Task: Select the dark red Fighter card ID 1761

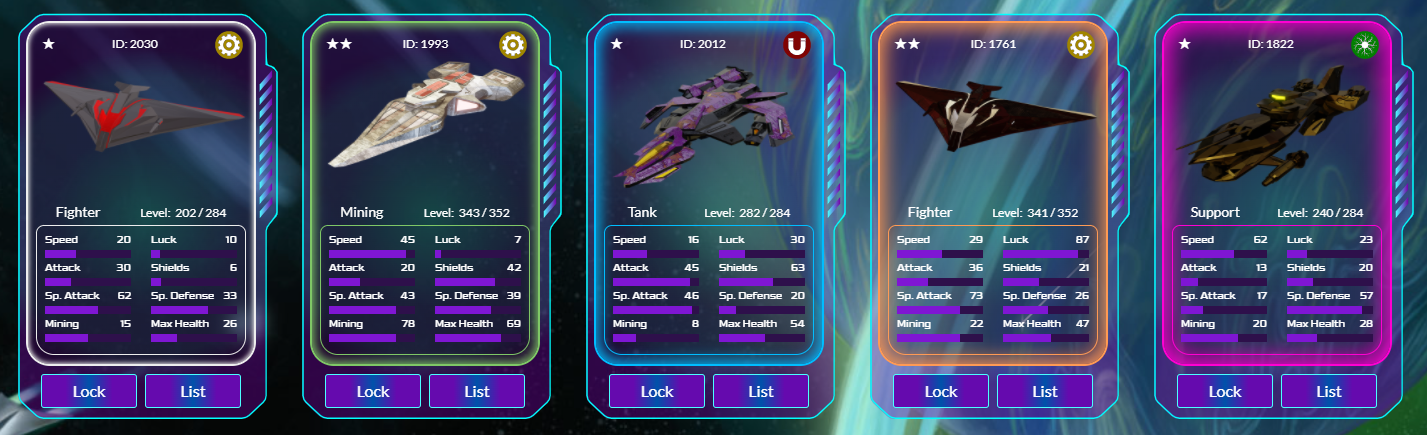Action: coord(993,120)
